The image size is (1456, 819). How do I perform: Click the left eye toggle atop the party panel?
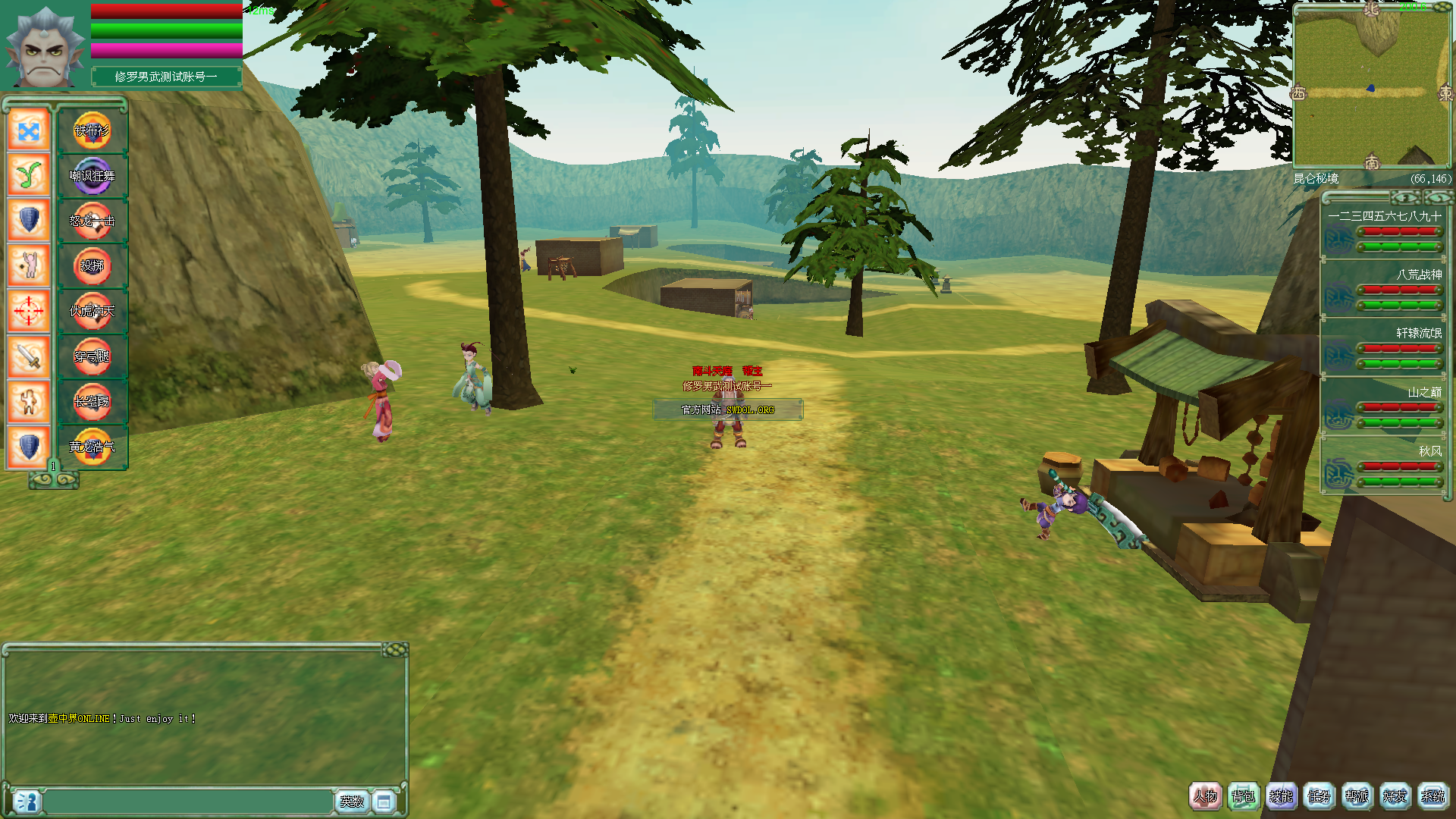1405,197
